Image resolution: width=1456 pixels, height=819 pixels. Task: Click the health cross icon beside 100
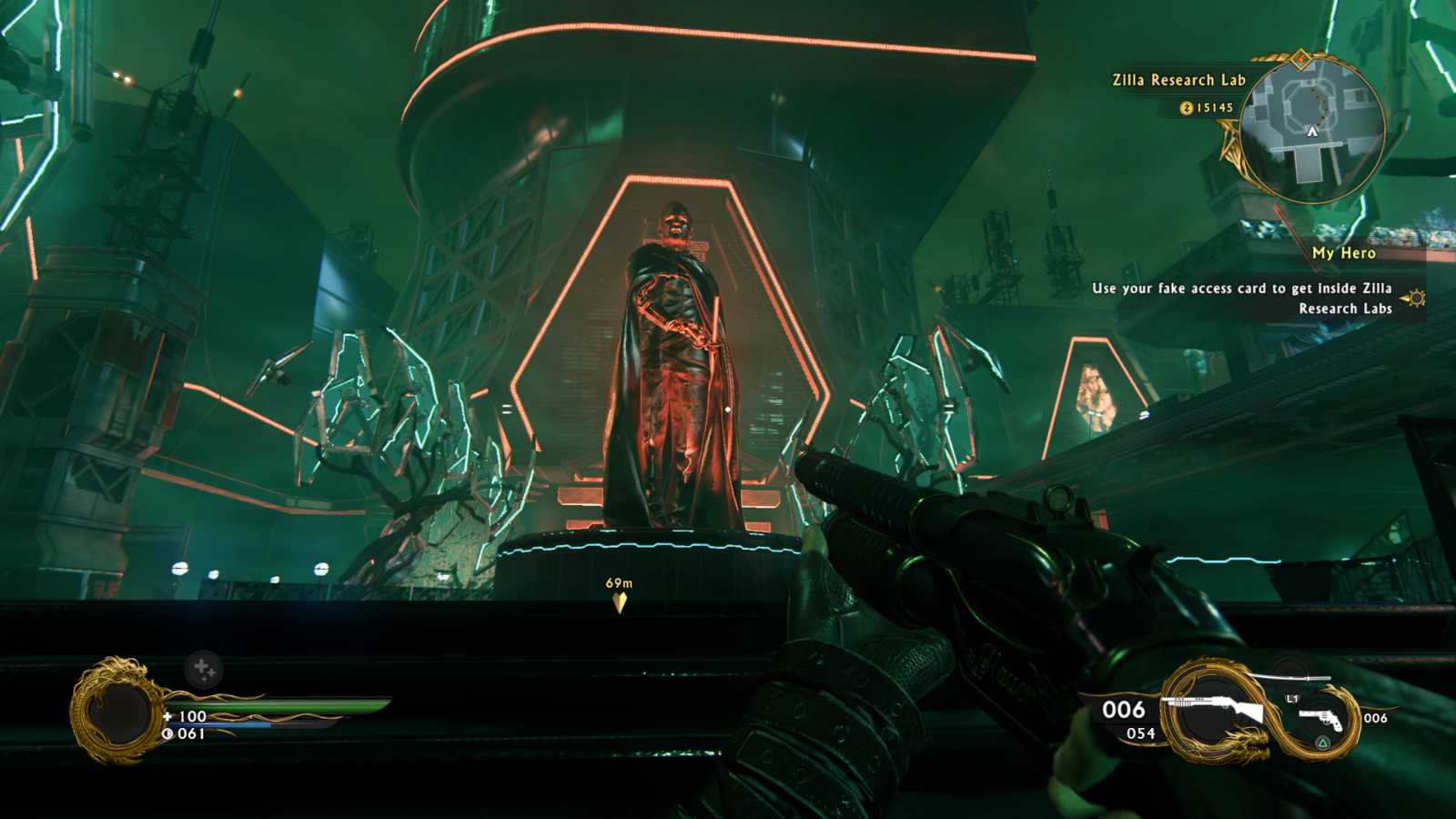[167, 716]
